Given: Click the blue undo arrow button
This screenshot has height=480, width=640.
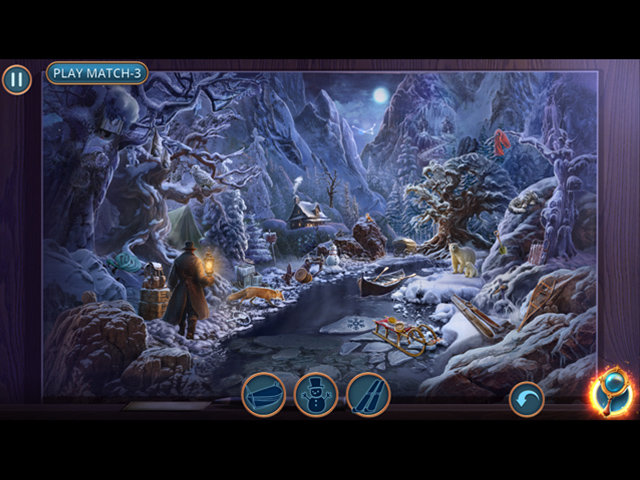Looking at the screenshot, I should [x=527, y=400].
